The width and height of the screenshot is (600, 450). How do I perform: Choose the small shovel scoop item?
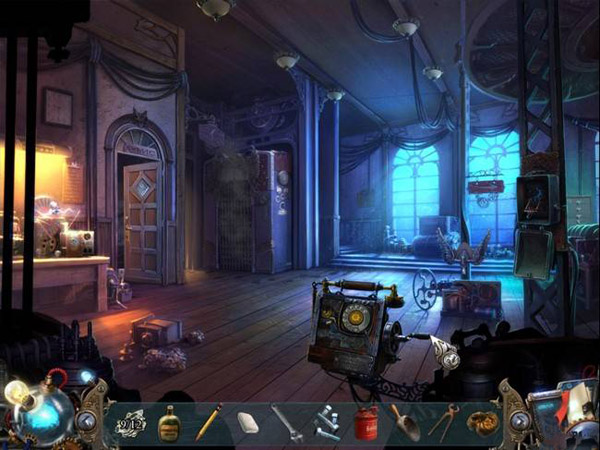tap(404, 422)
